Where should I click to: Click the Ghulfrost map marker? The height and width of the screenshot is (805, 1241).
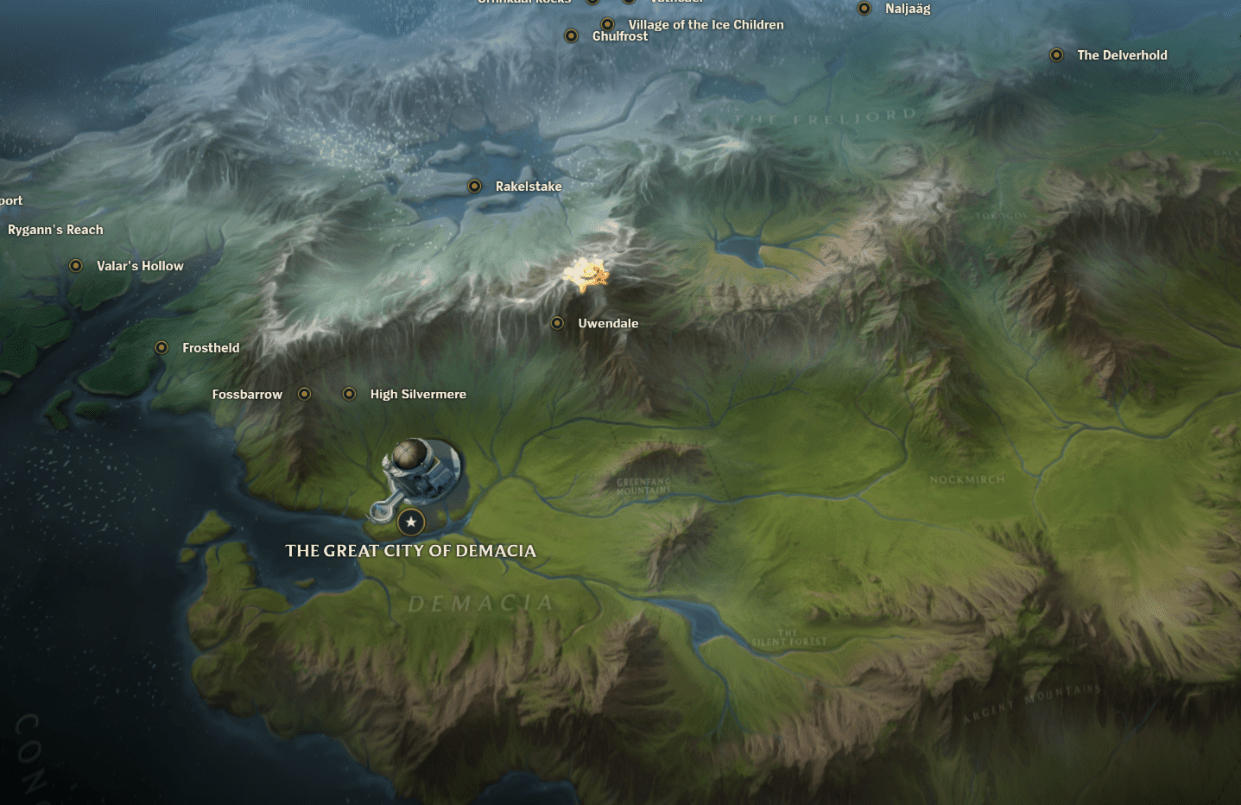[572, 36]
